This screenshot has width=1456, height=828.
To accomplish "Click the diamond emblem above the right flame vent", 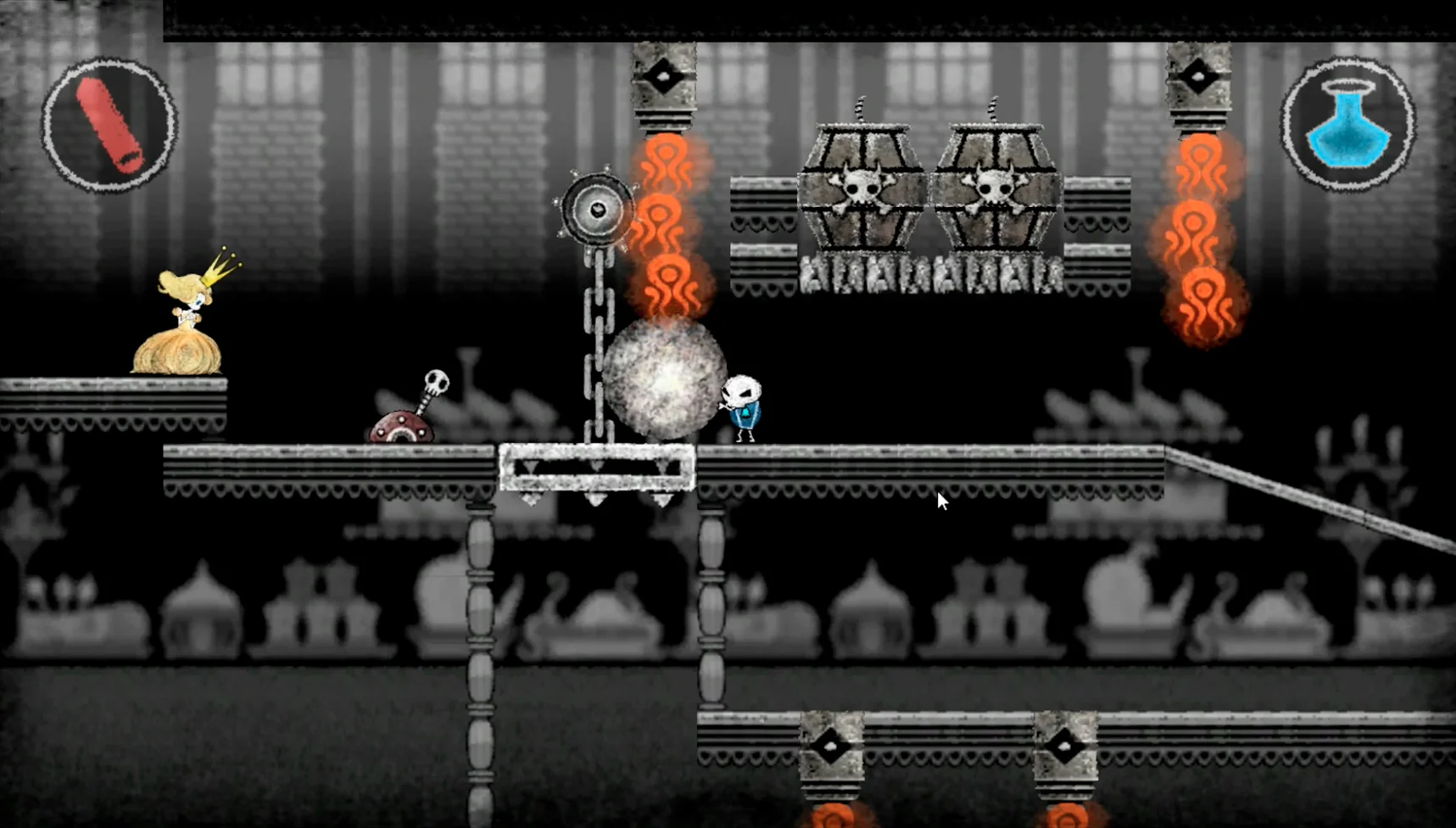I will click(x=1199, y=76).
